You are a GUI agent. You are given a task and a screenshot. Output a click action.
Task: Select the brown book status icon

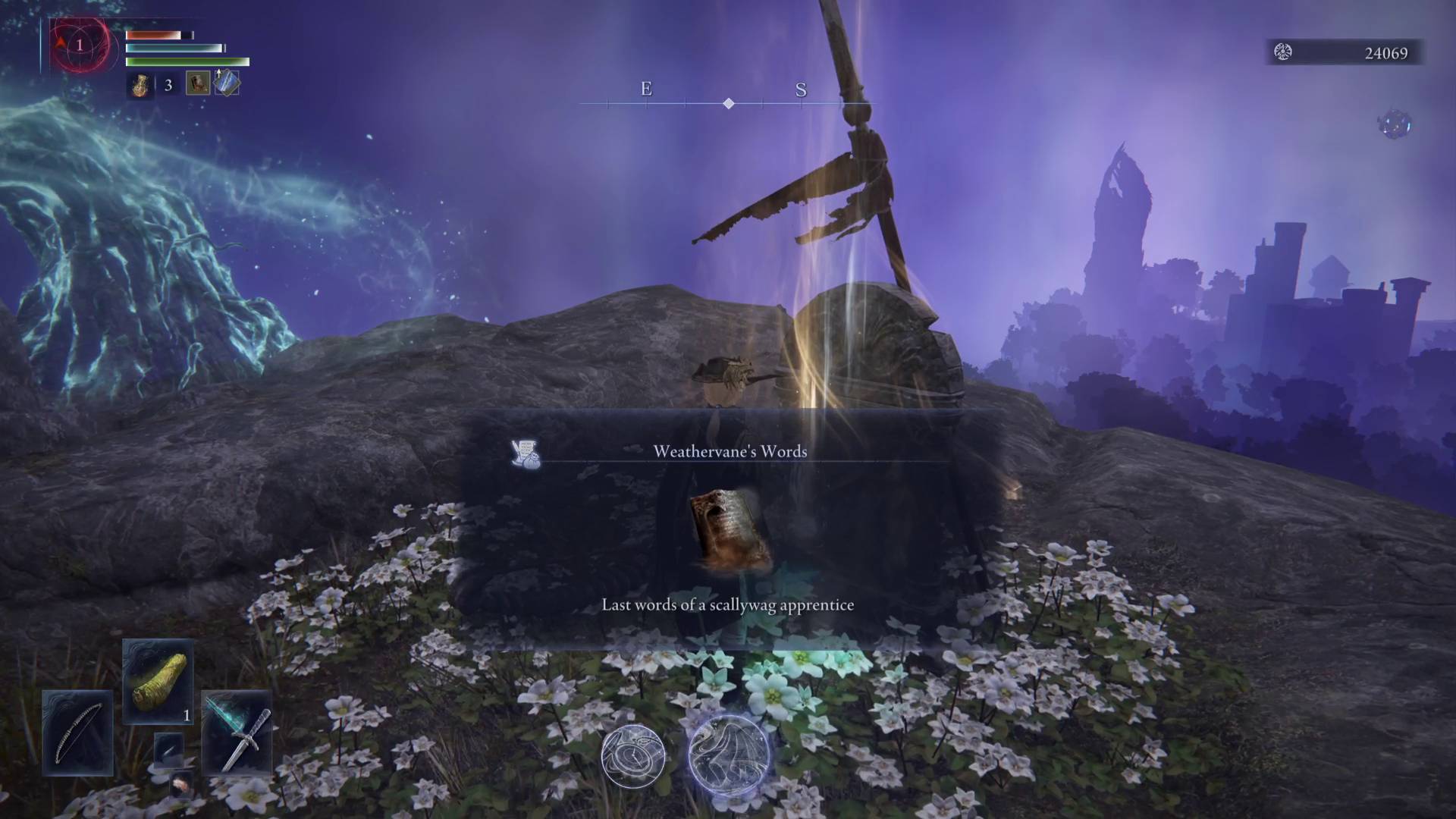[198, 83]
